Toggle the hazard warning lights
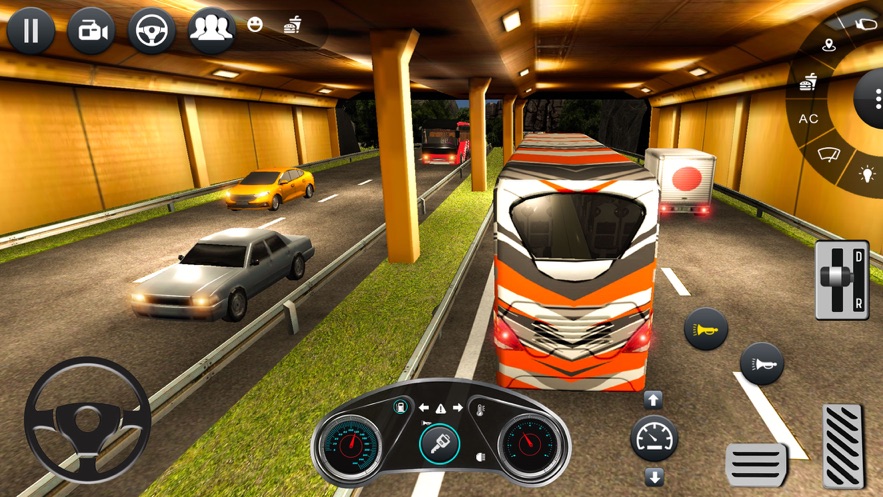Viewport: 883px width, 497px height. (x=440, y=408)
